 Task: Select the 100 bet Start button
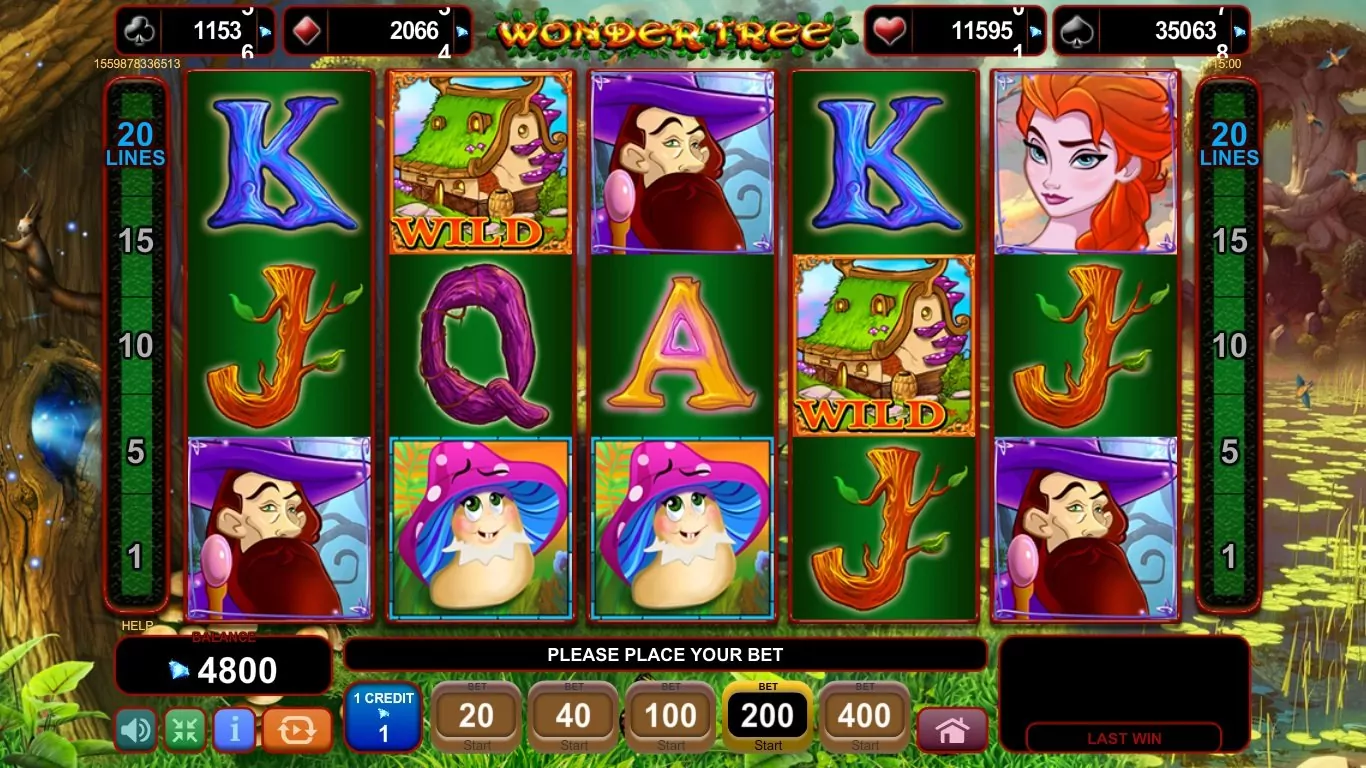point(671,717)
